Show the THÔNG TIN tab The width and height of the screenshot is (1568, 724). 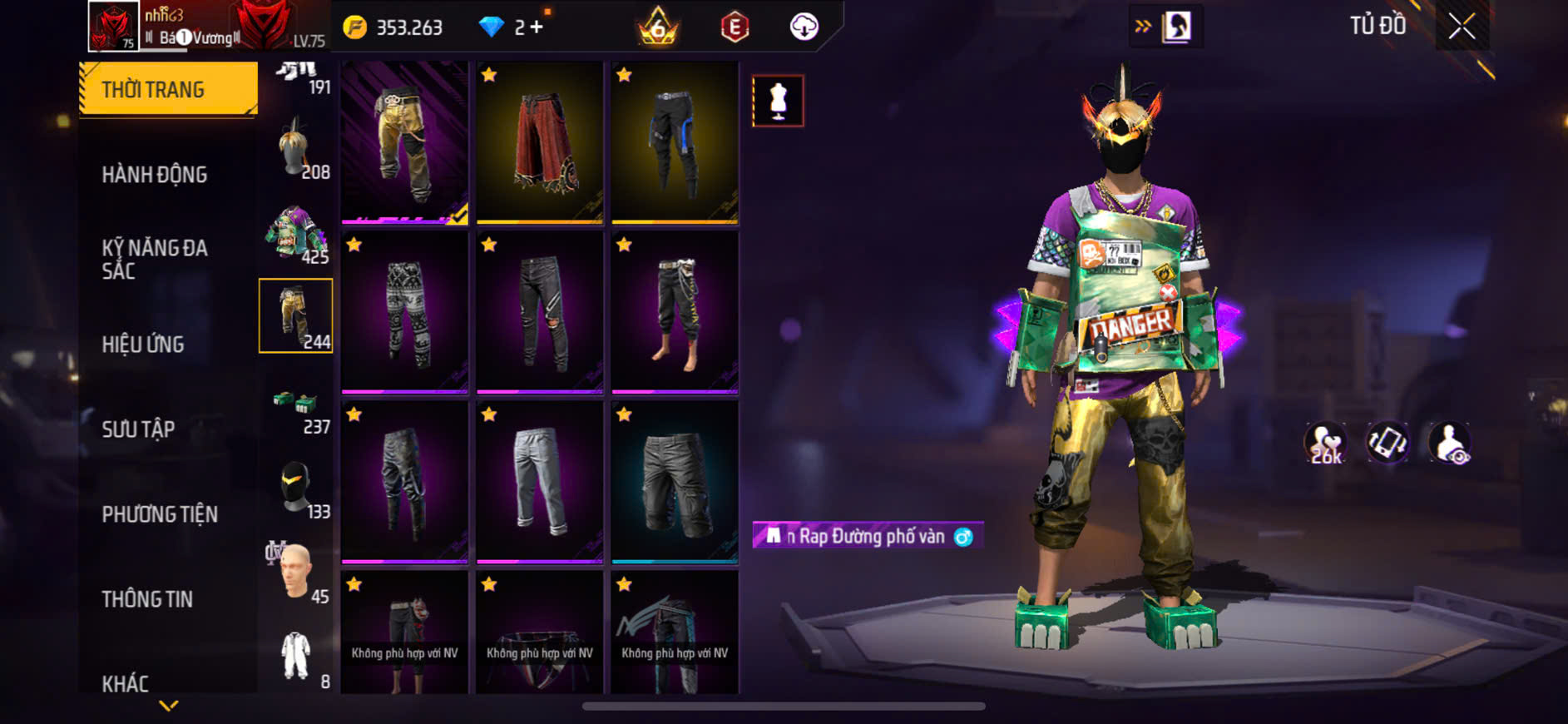[147, 599]
